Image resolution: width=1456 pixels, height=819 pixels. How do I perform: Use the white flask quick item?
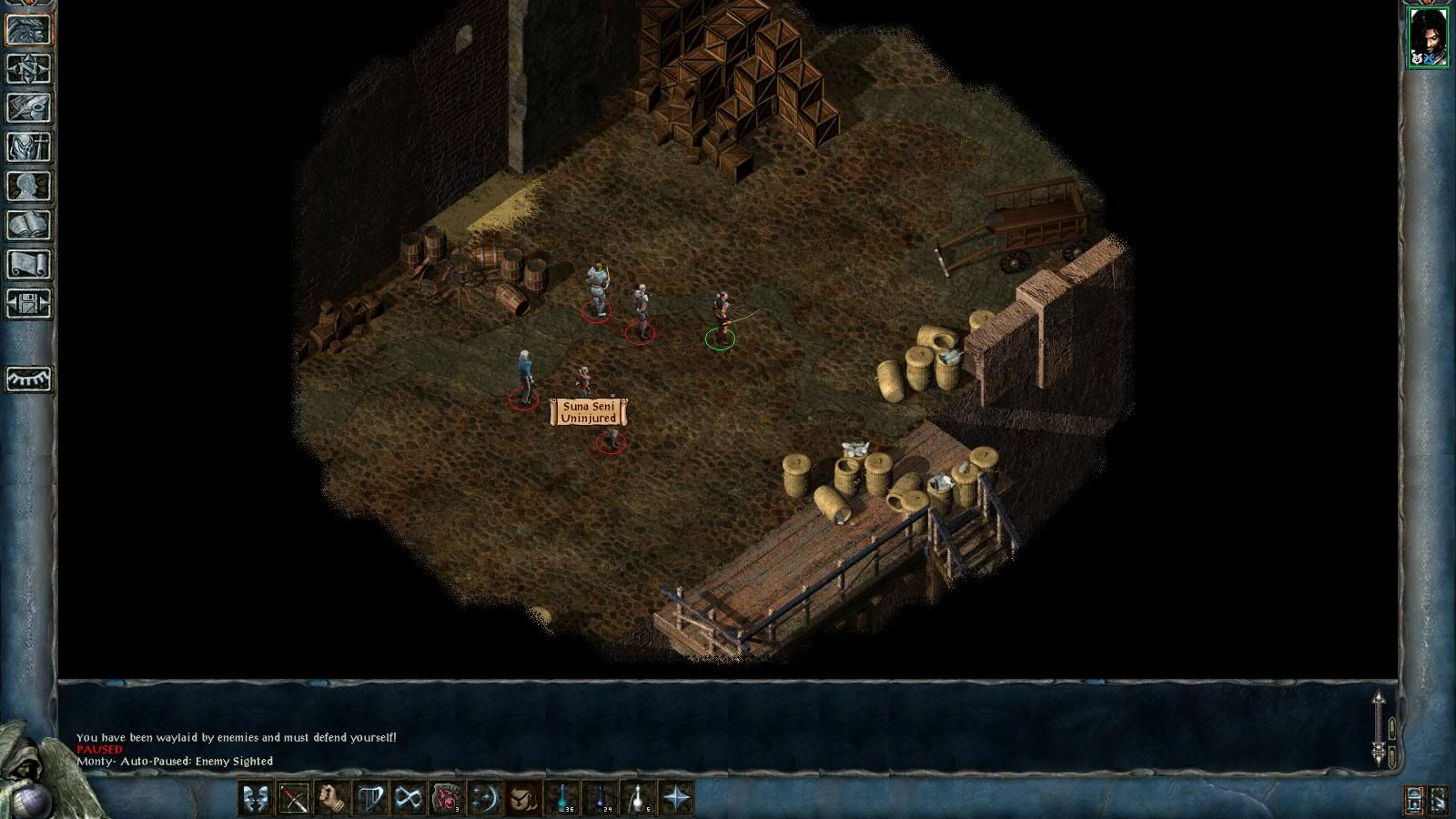point(639,799)
